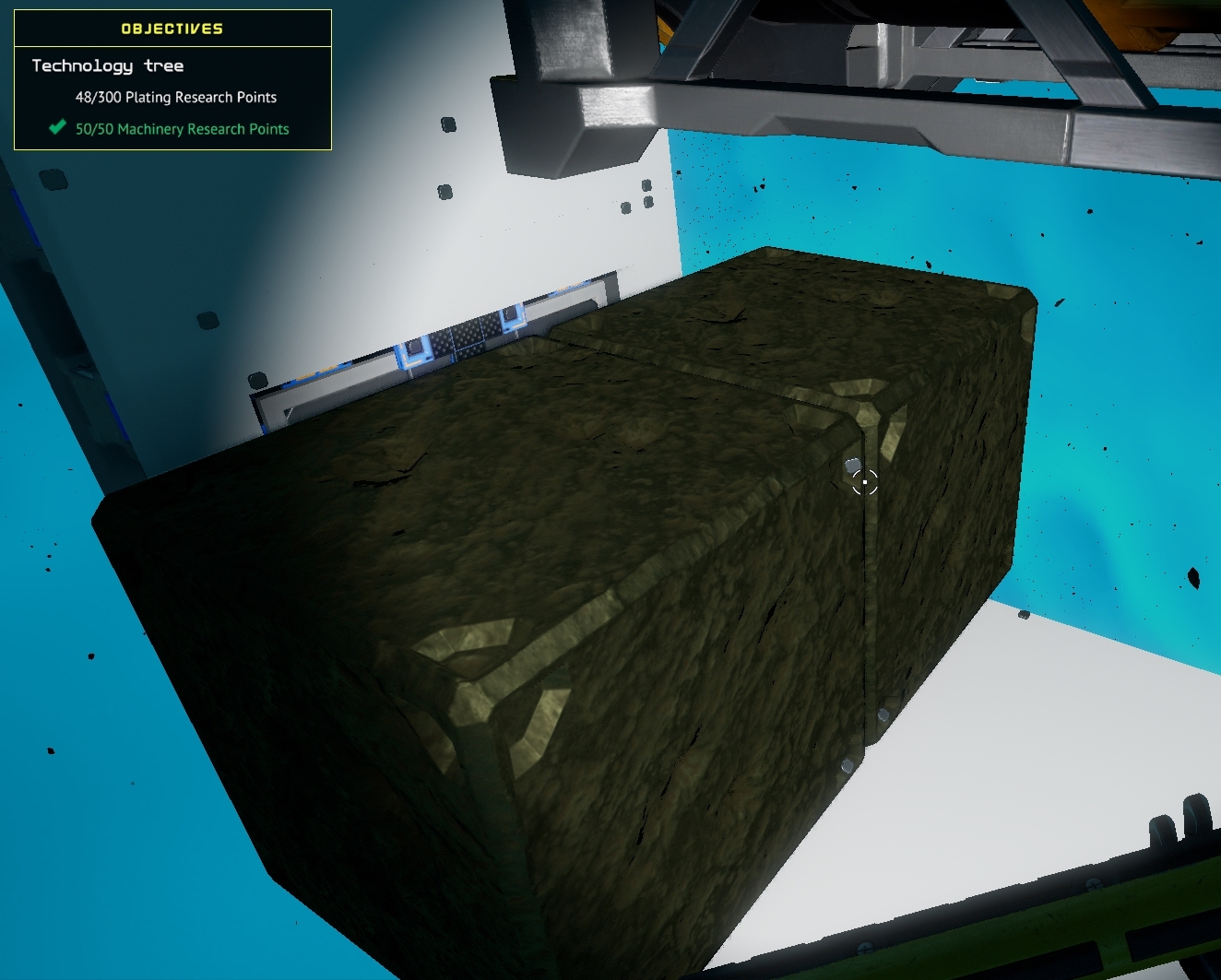Click the right blue control panel on the wall
Image resolution: width=1221 pixels, height=980 pixels.
pos(514,318)
